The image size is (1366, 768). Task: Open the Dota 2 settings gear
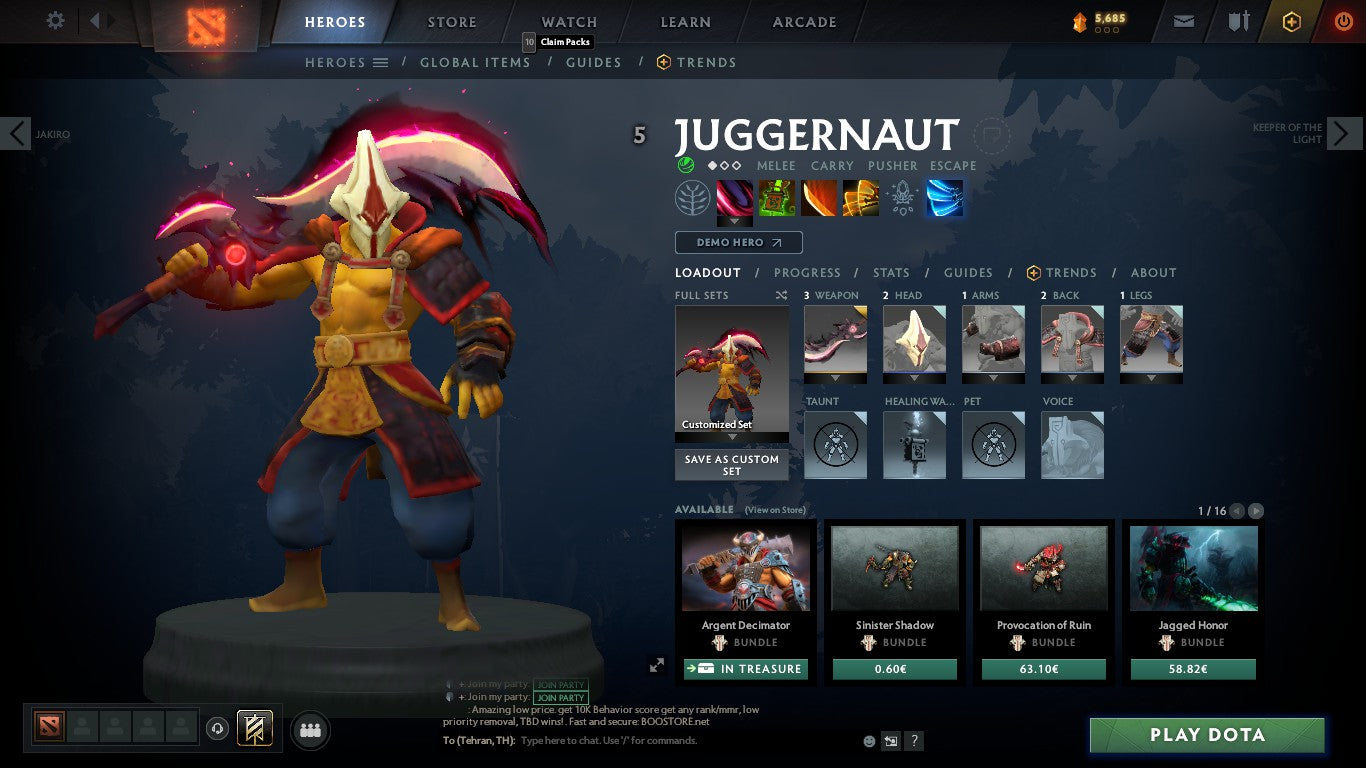tap(55, 20)
